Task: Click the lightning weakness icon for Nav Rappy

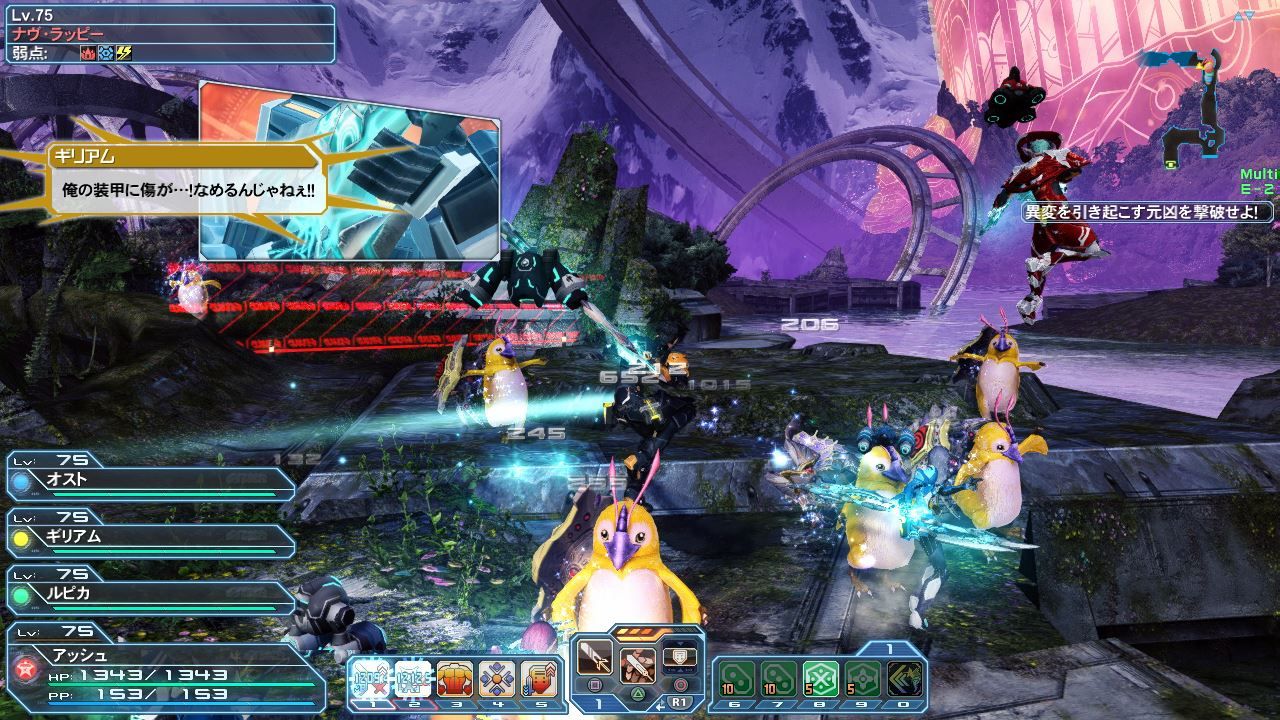Action: point(124,52)
